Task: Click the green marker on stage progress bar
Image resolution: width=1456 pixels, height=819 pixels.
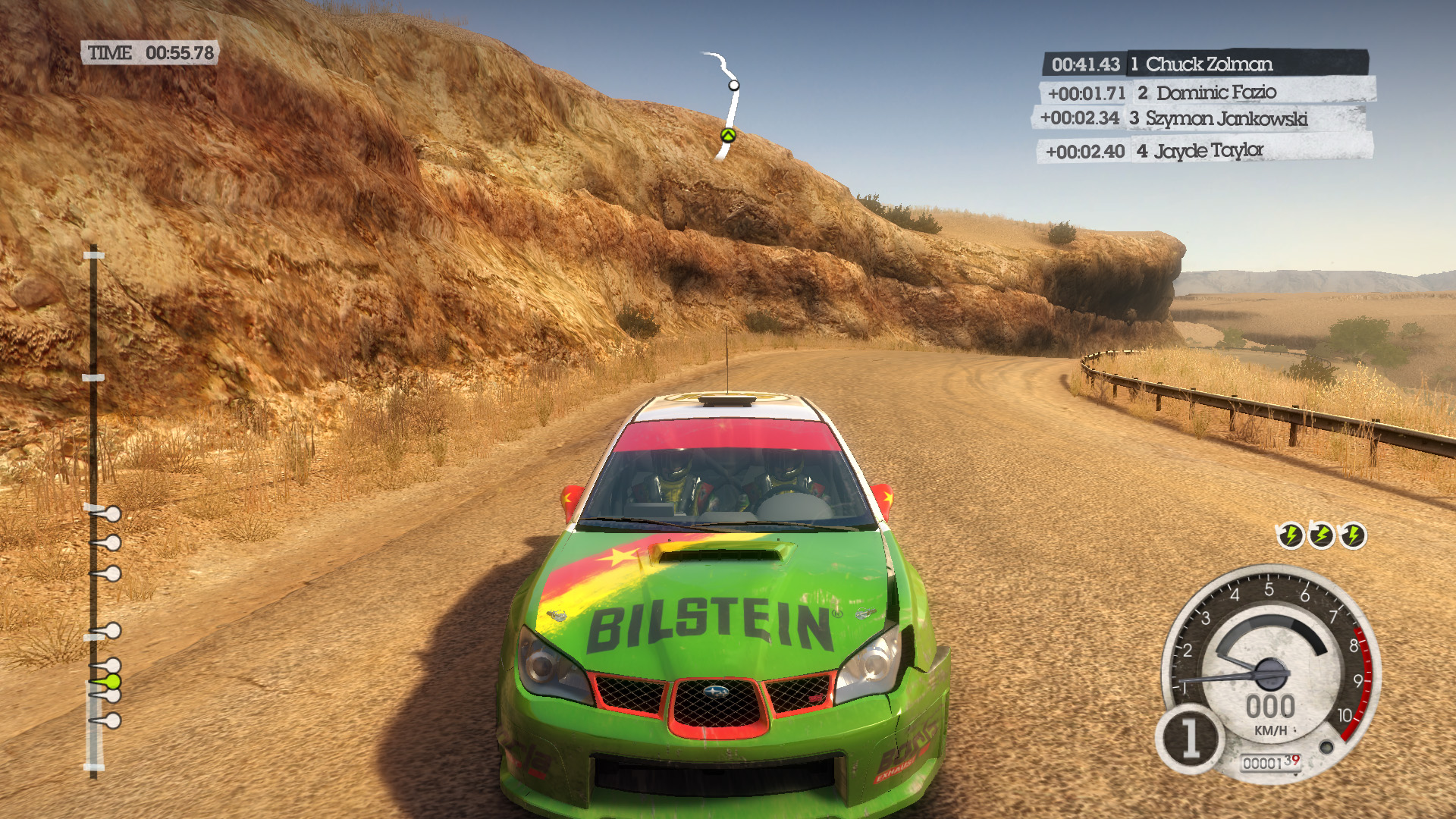Action: 112,682
